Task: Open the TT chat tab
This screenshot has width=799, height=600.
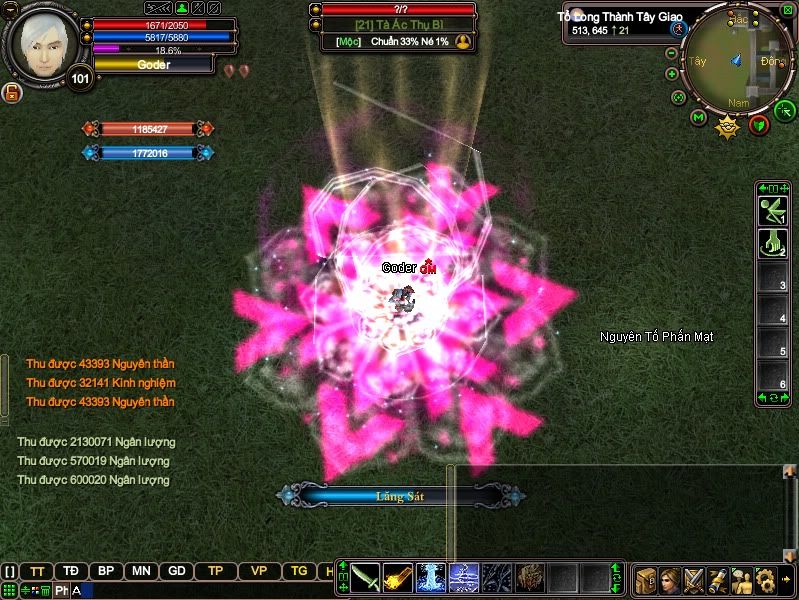Action: click(x=37, y=571)
